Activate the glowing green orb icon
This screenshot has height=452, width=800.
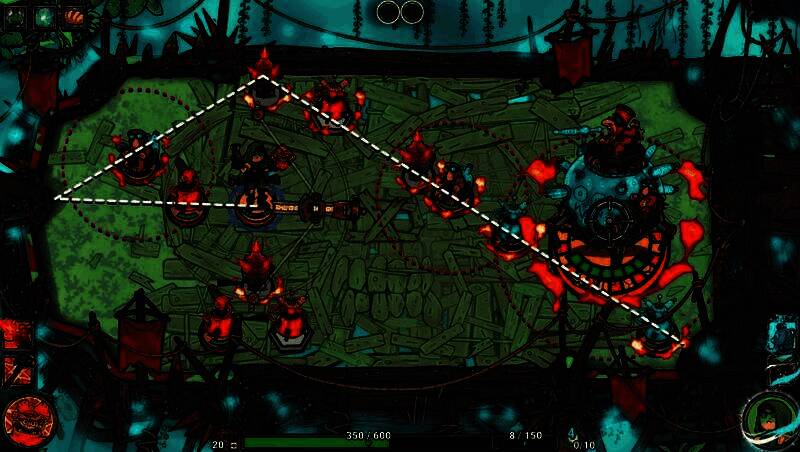coord(45,16)
